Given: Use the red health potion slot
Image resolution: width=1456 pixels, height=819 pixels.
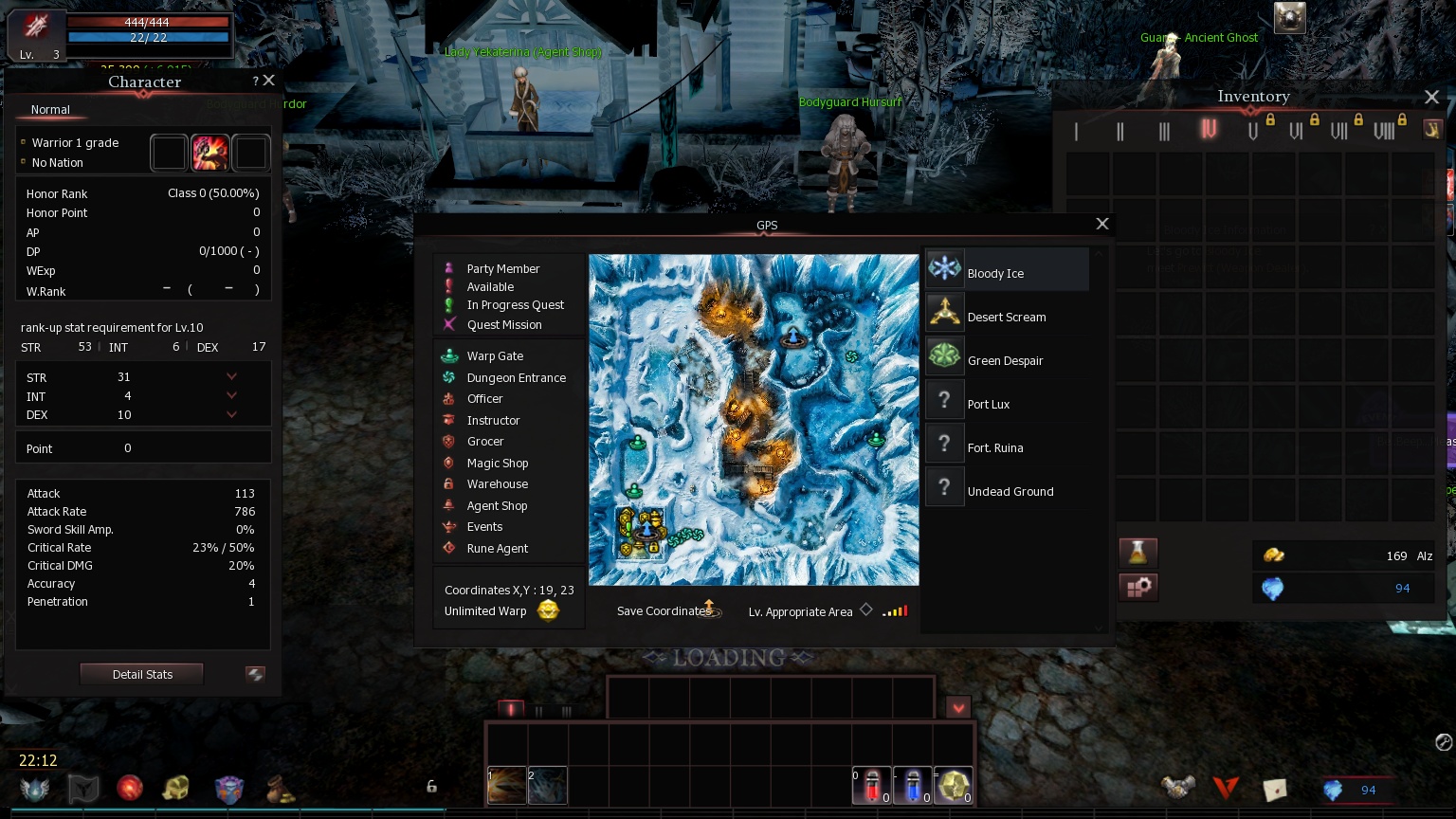Looking at the screenshot, I should click(871, 786).
